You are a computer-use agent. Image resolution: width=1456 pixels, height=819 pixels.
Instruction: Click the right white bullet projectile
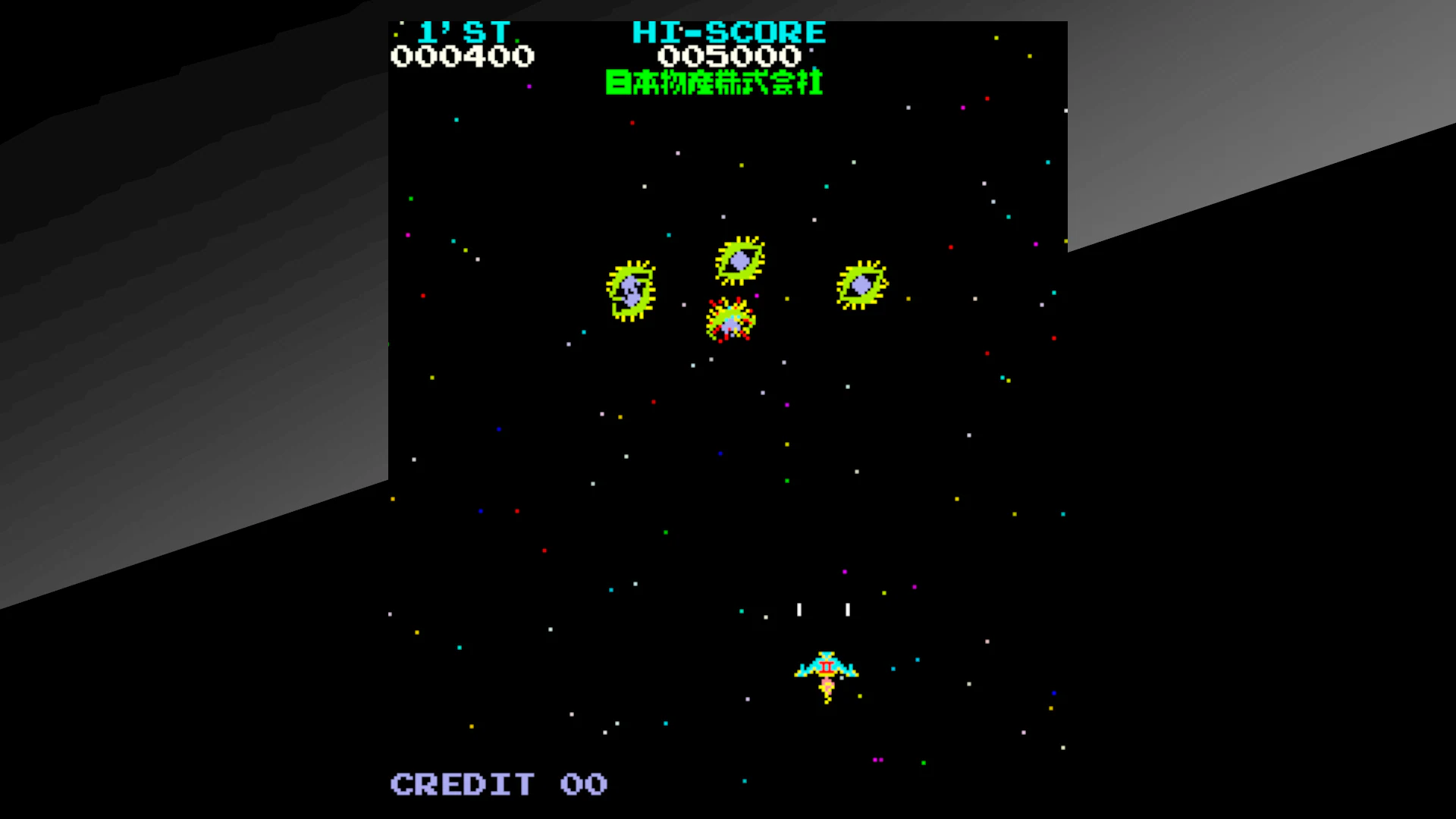tap(846, 609)
